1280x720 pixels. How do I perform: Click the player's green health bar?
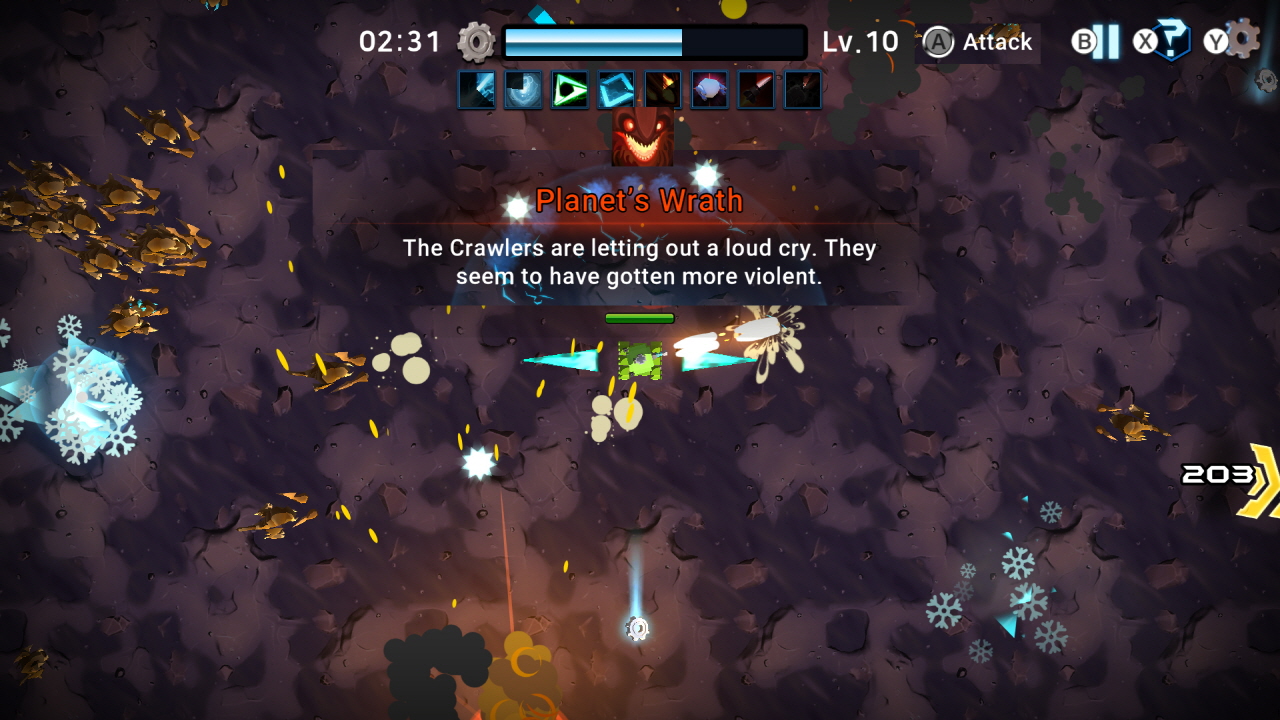point(641,317)
